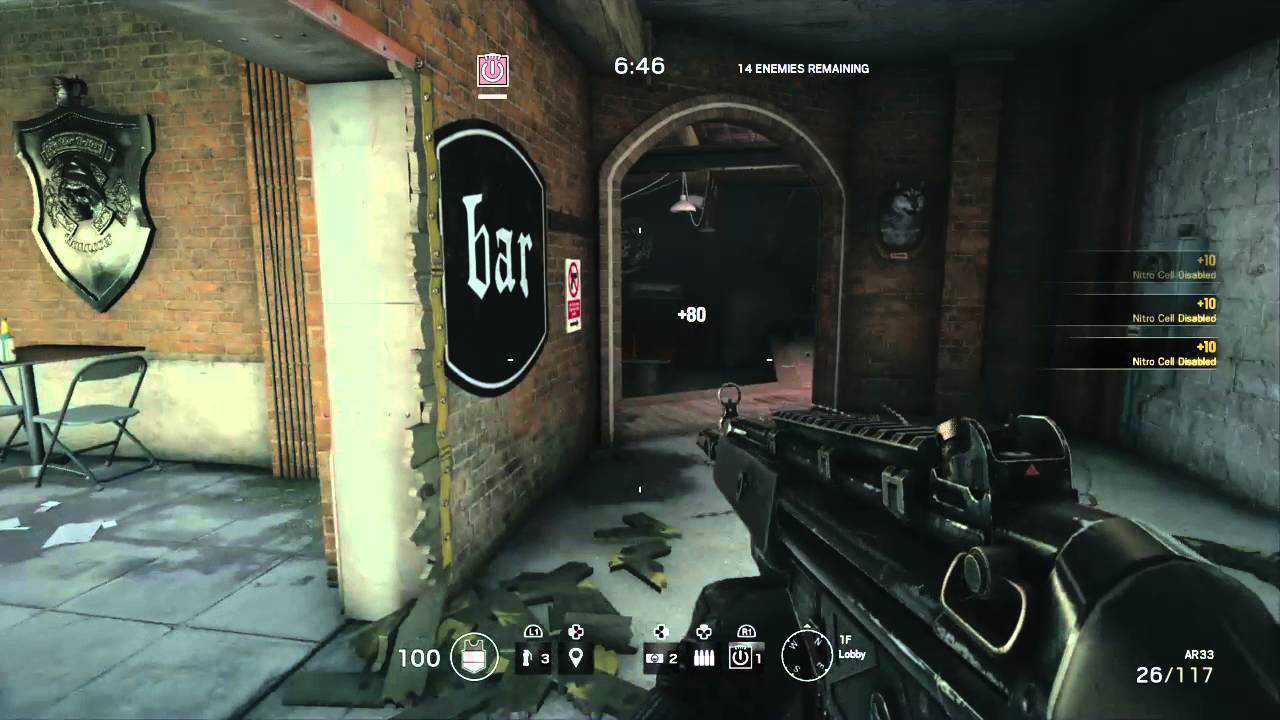Screen dimensions: 1280x720
Task: Click the barricade gadget icon
Action: point(705,657)
